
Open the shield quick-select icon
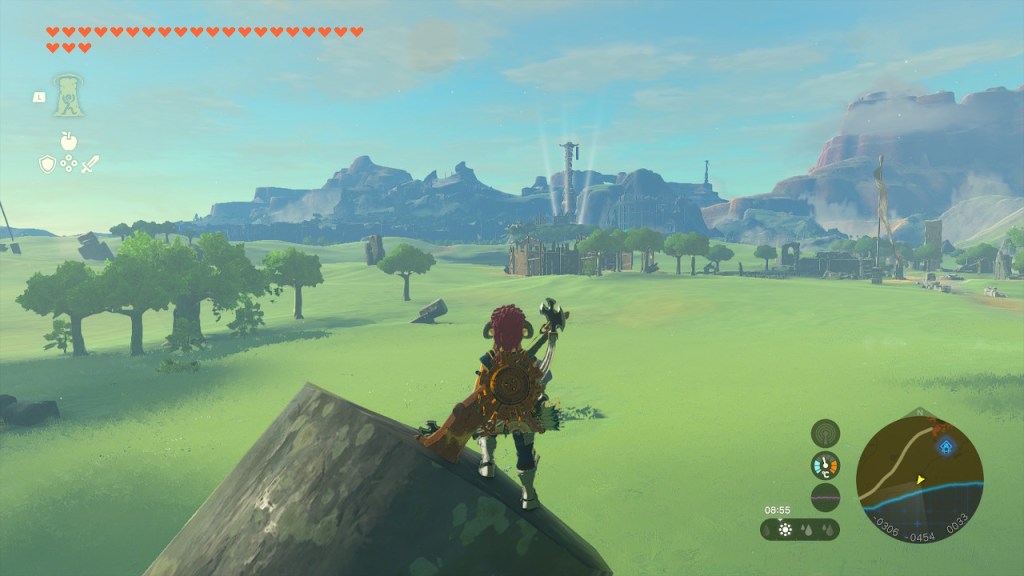(x=47, y=163)
